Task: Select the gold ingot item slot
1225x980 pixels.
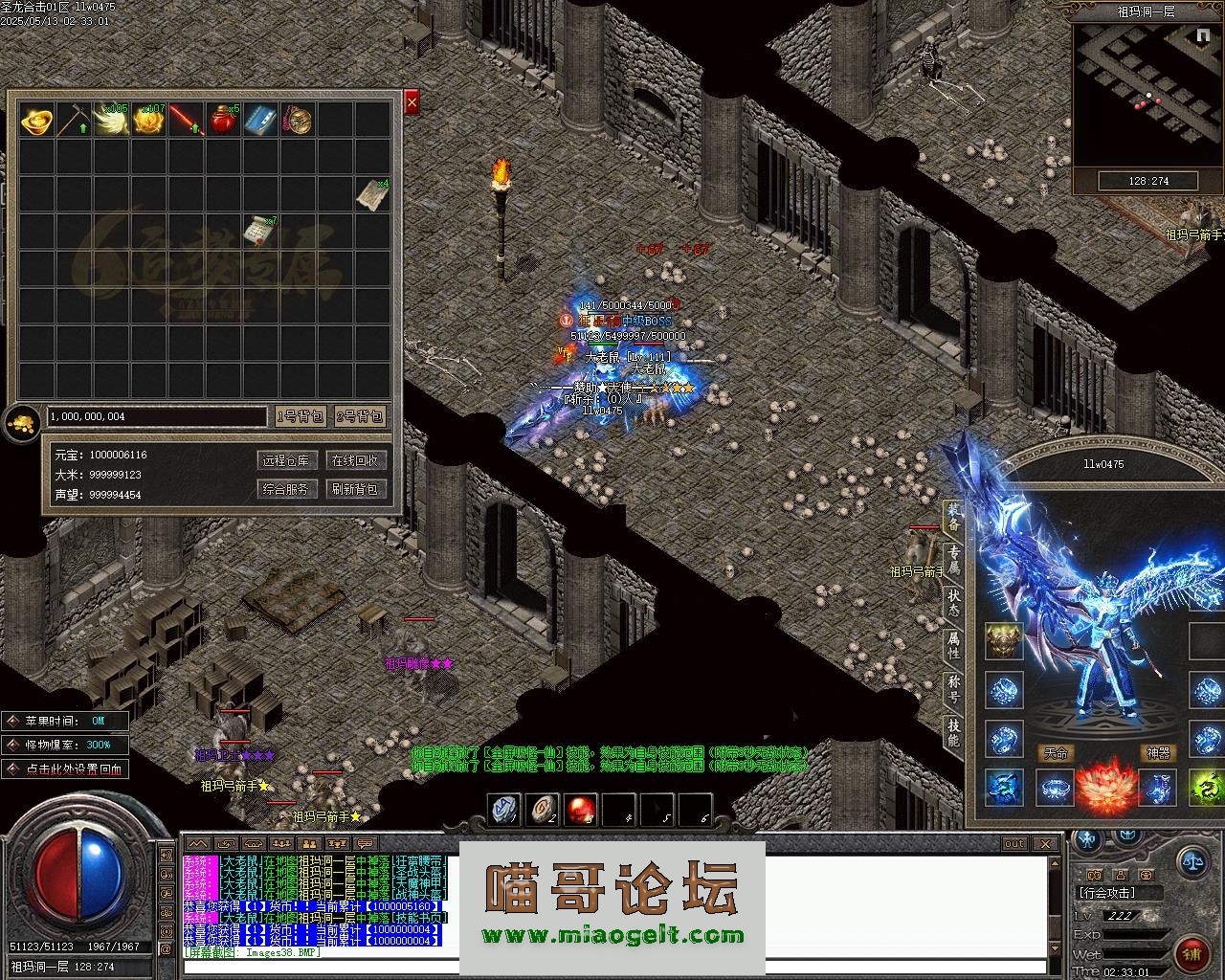Action: click(36, 120)
